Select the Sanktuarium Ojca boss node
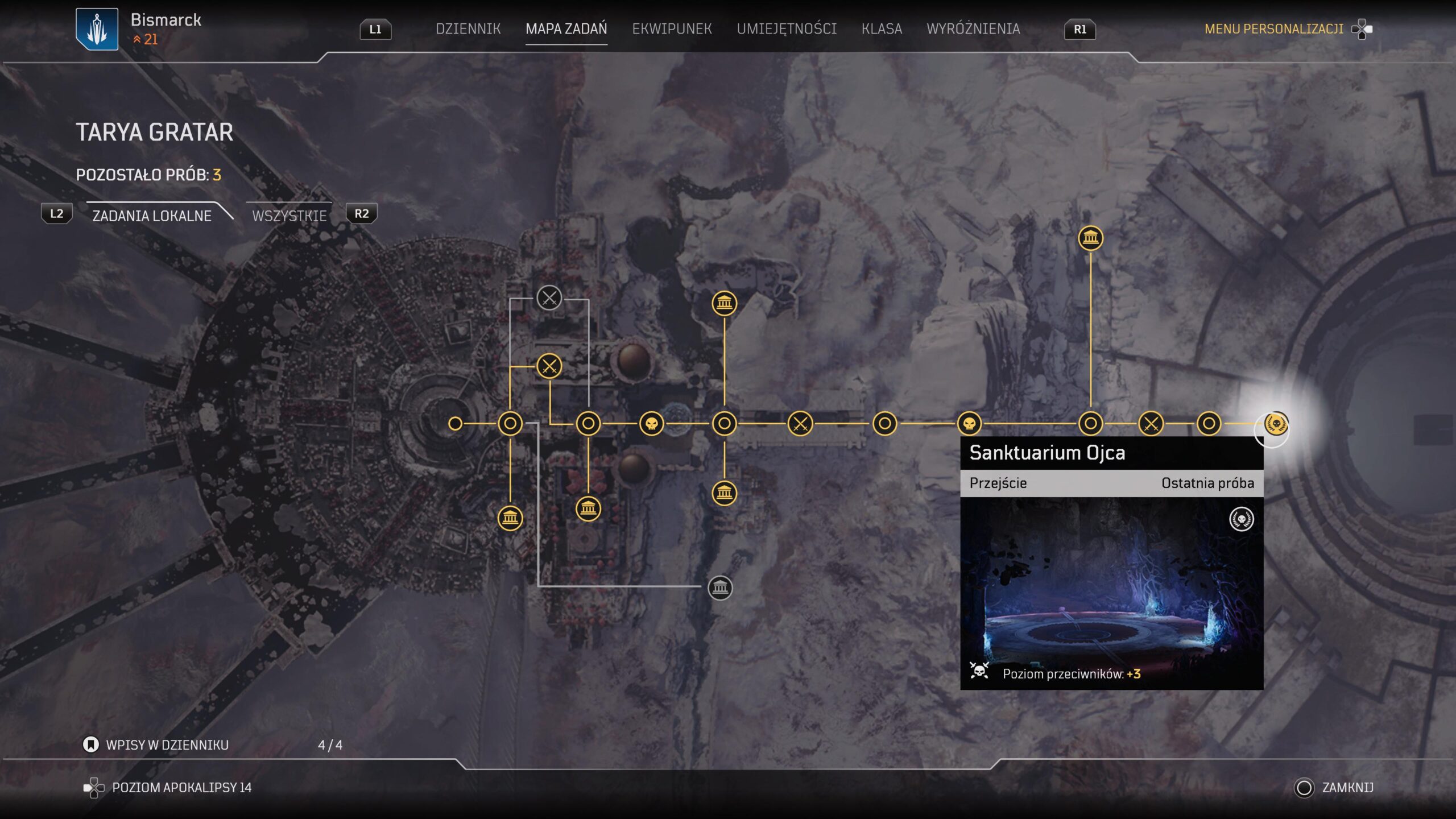The width and height of the screenshot is (1456, 819). 1276,424
